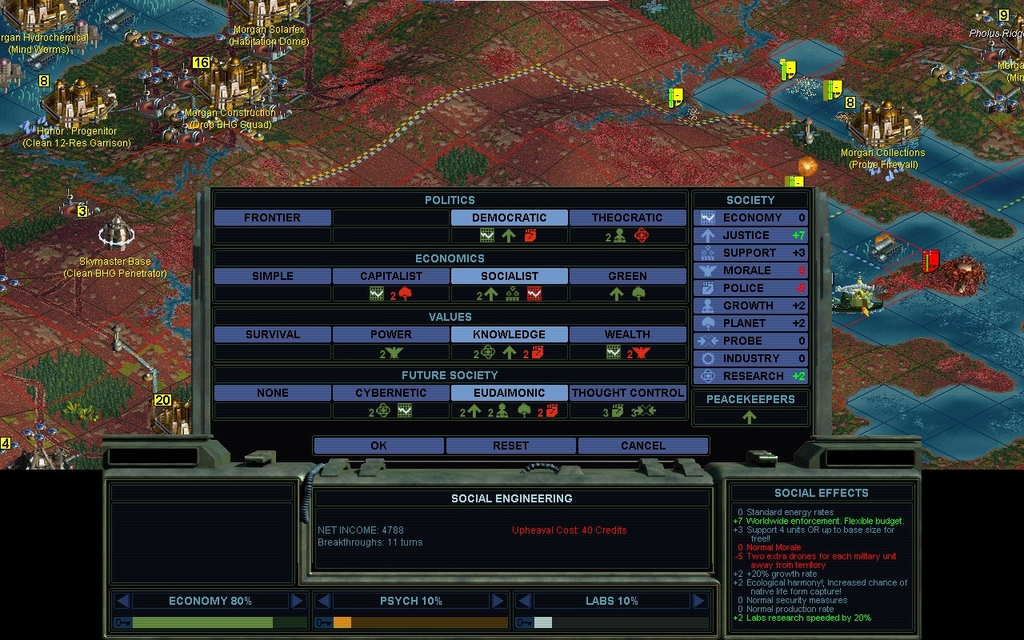Decrease Labs allocation with left arrow
Screen dimensions: 1024x640
coord(523,601)
